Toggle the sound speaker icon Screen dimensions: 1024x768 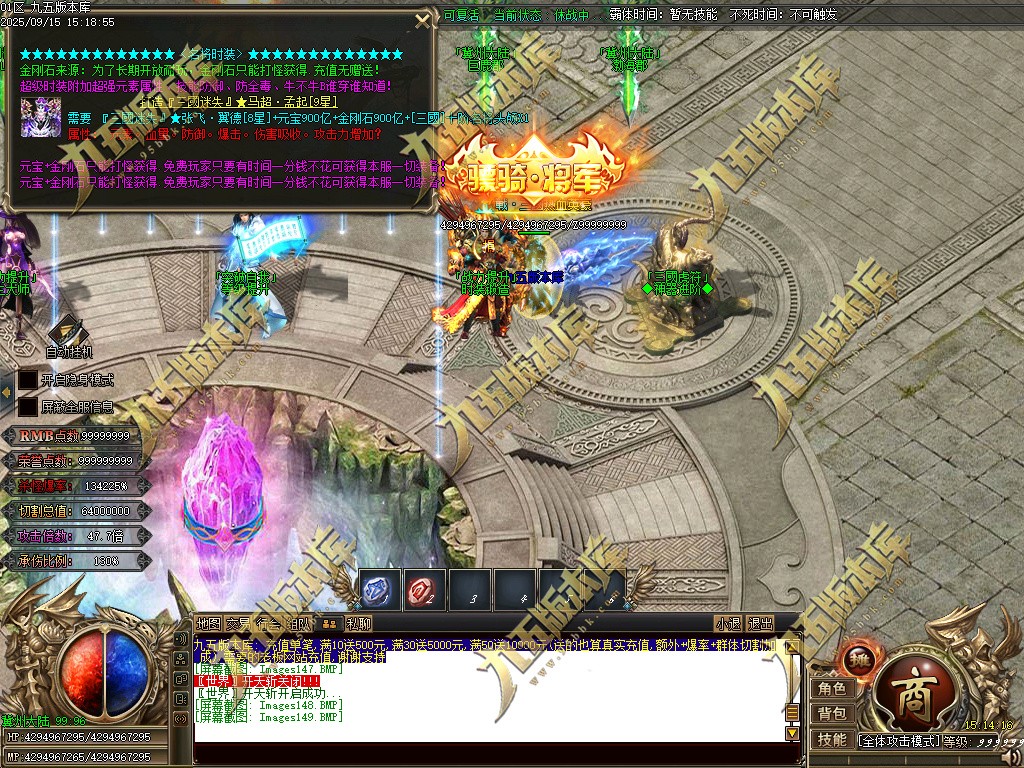pos(1012,755)
